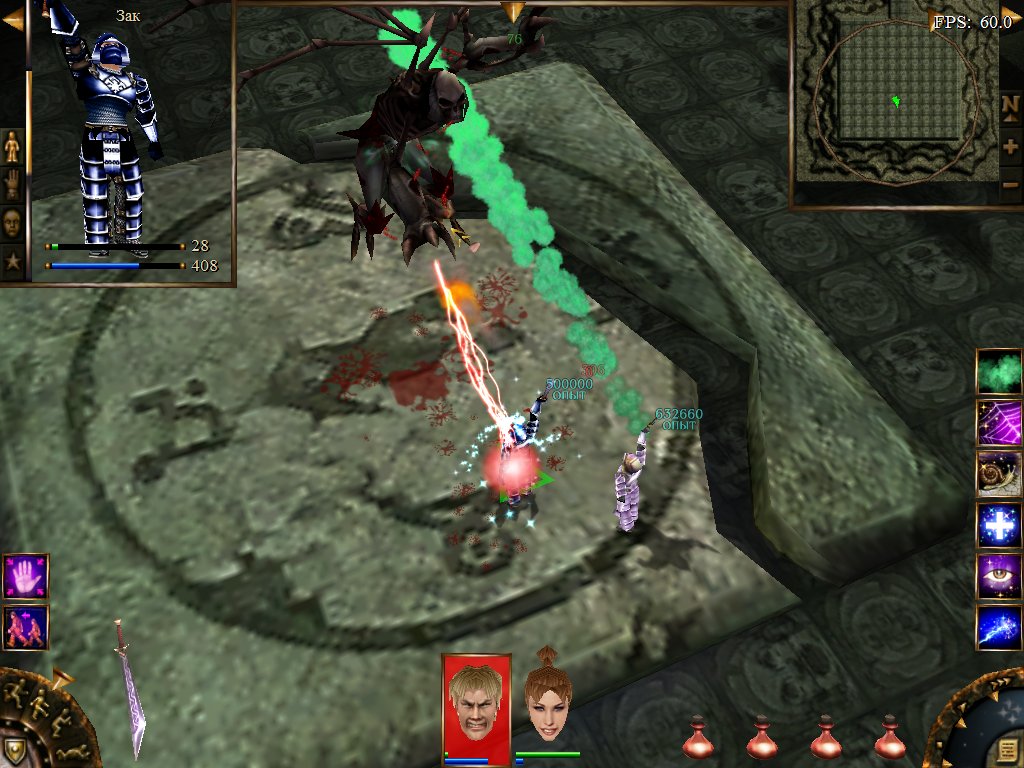Open the star panel button
The image size is (1024, 768).
pos(12,262)
